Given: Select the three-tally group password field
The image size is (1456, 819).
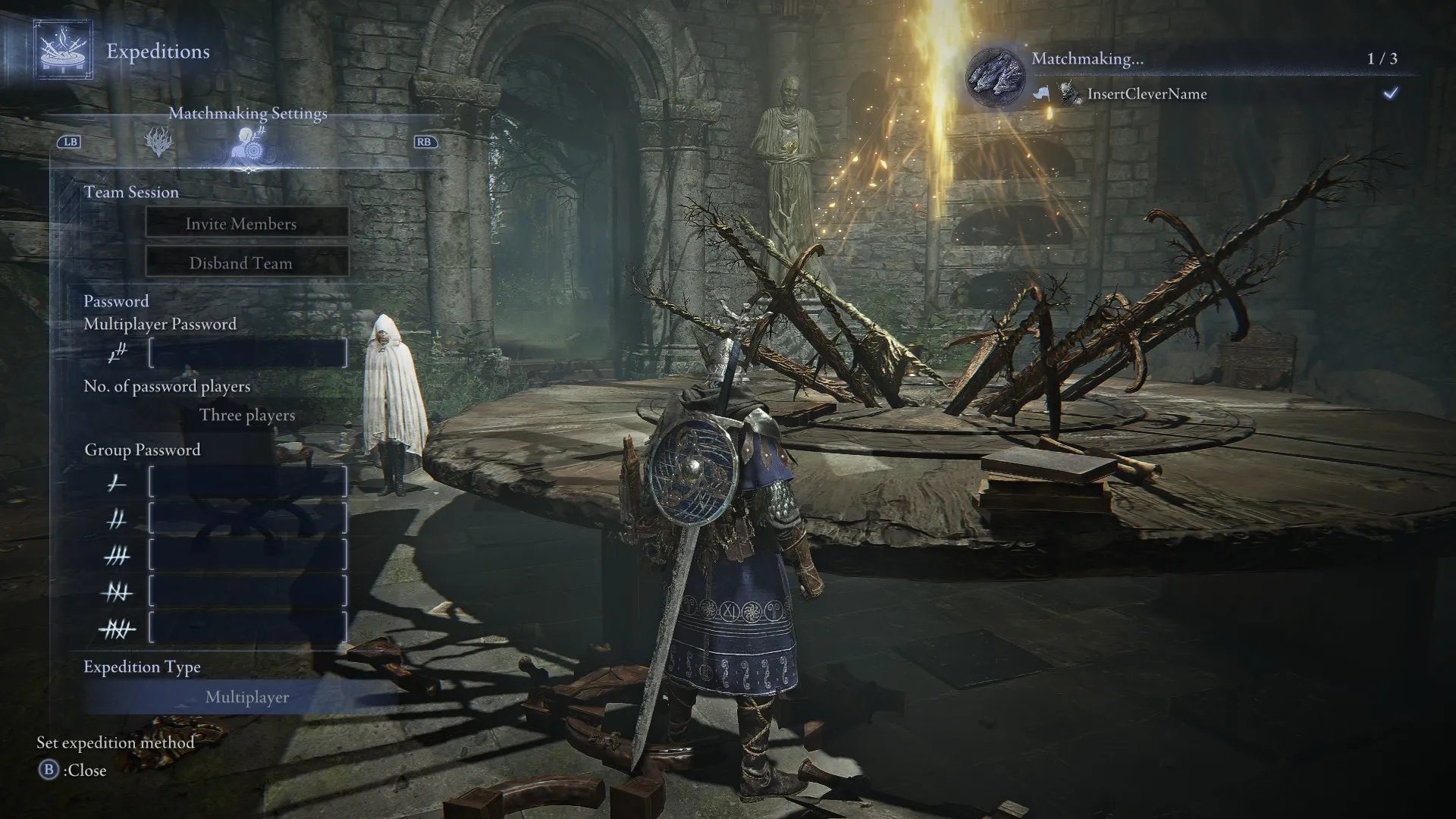Looking at the screenshot, I should 248,556.
